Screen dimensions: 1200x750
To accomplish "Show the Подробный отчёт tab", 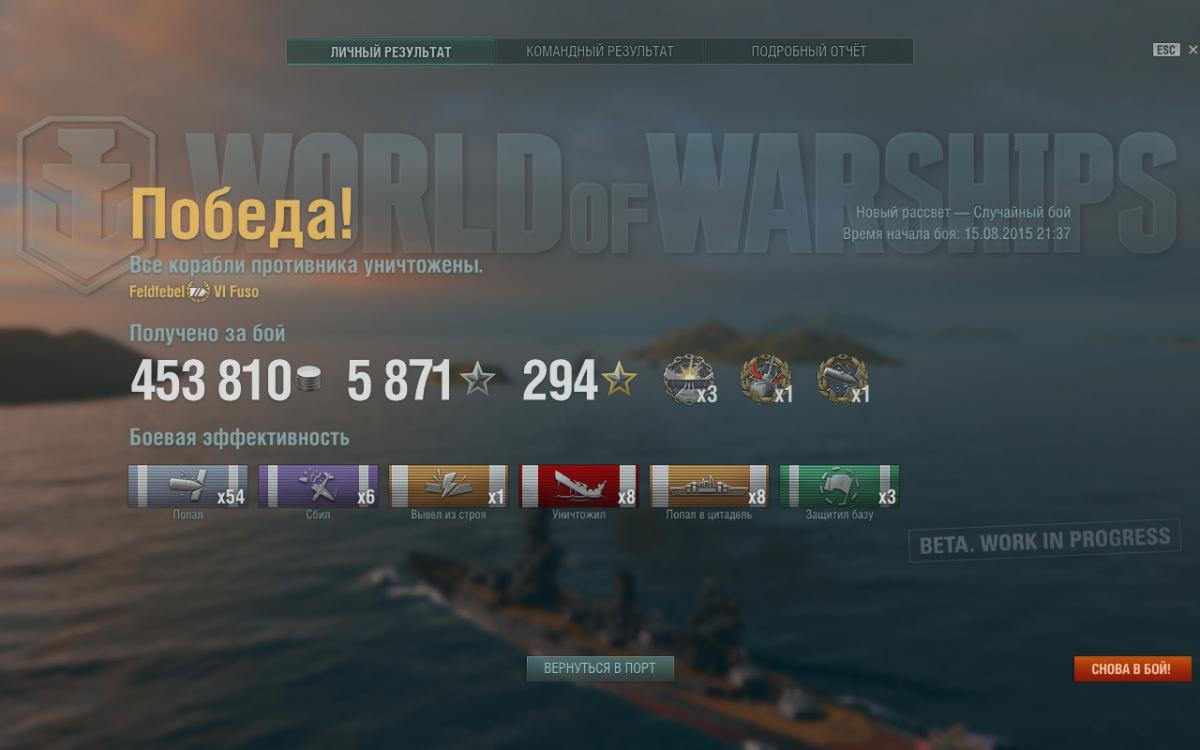I will click(x=809, y=52).
